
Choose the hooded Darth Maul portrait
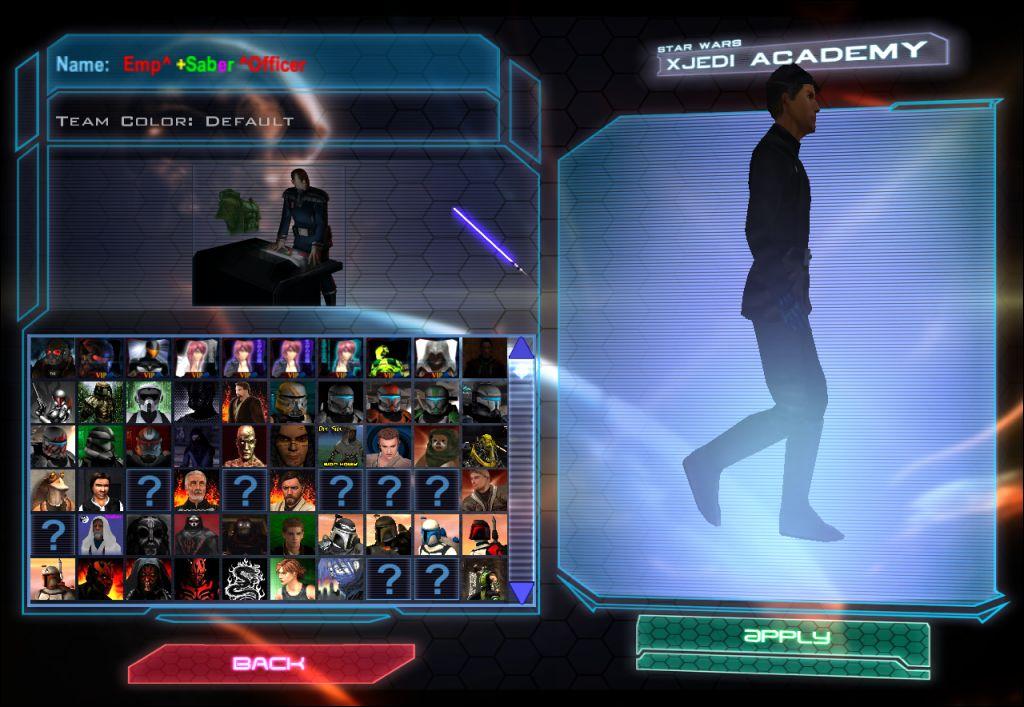(148, 580)
